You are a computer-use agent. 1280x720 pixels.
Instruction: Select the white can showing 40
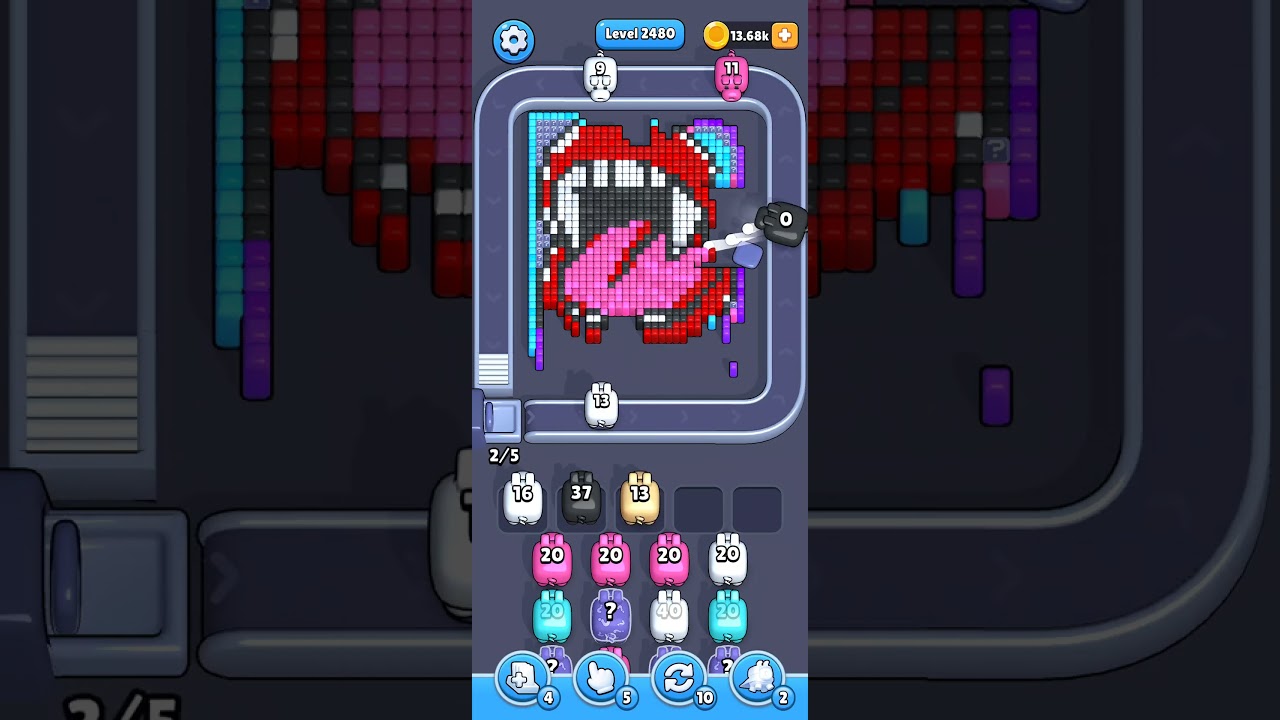click(670, 613)
